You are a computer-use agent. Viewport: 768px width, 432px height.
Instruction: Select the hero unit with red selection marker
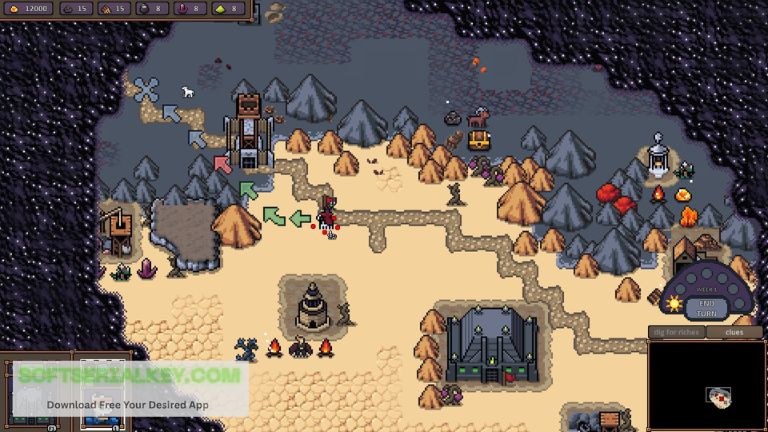326,215
